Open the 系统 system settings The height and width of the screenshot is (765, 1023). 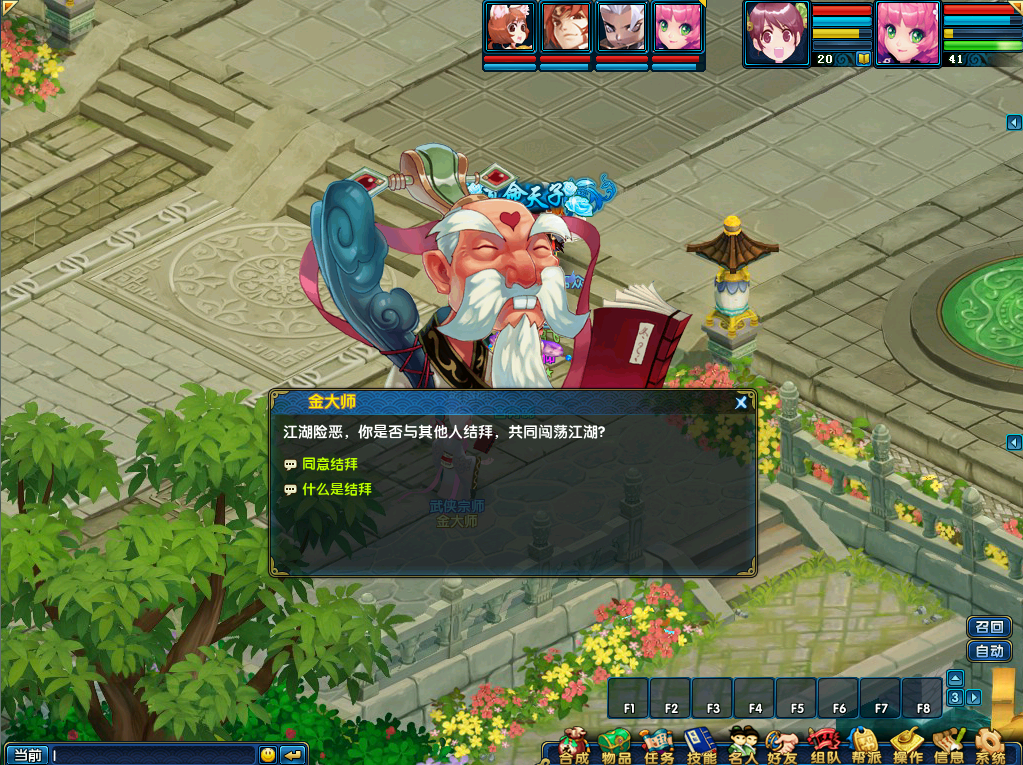tap(990, 746)
